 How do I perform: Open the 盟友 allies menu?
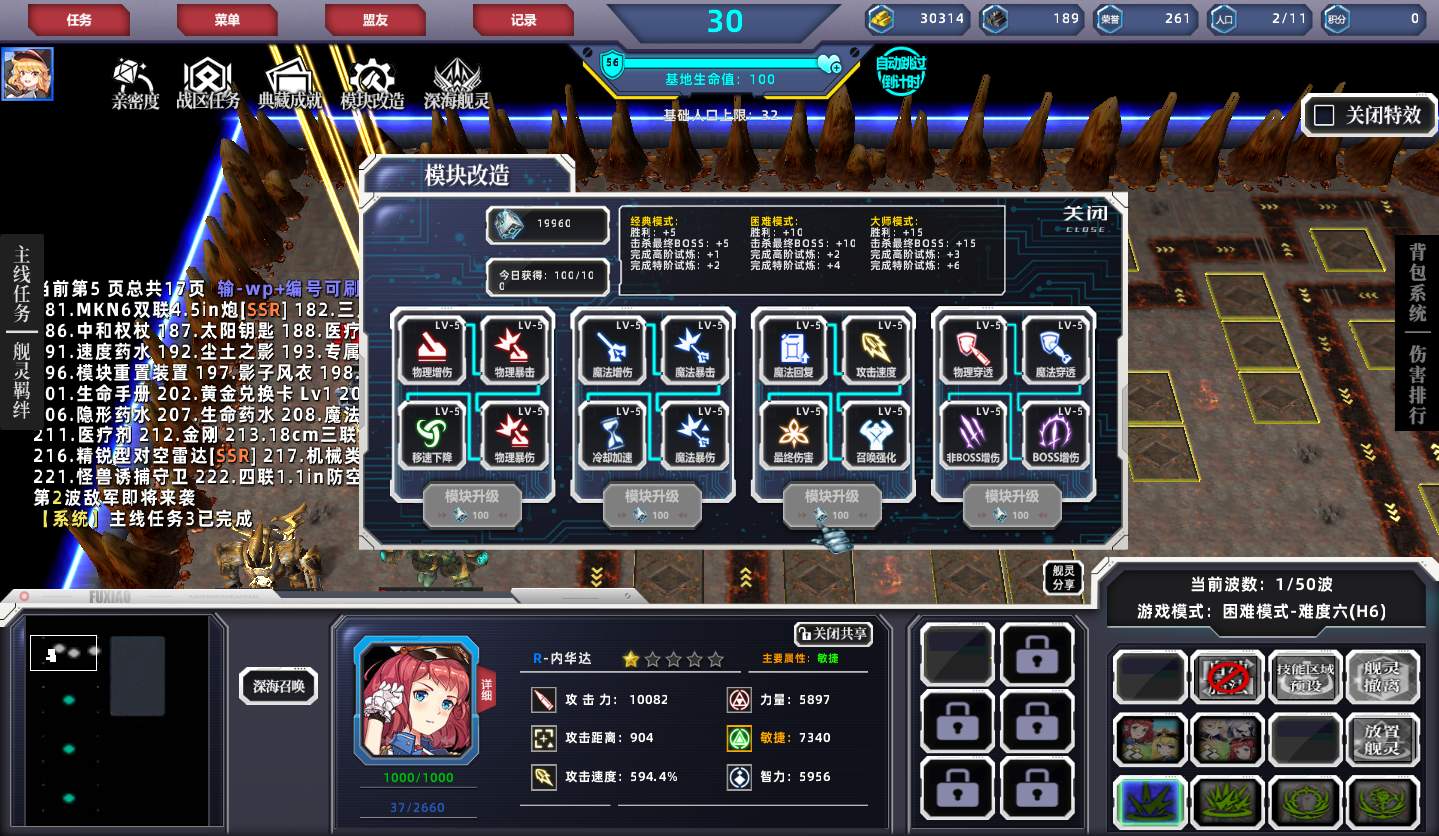pyautogui.click(x=375, y=19)
